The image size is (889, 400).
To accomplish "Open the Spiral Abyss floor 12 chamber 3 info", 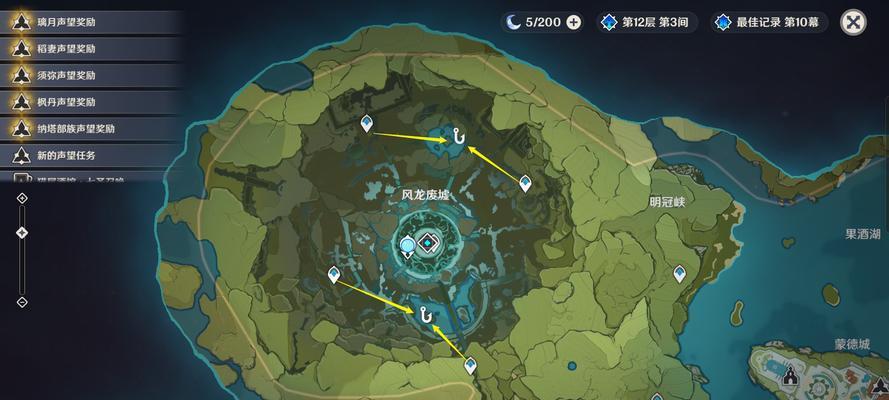I will coord(645,22).
